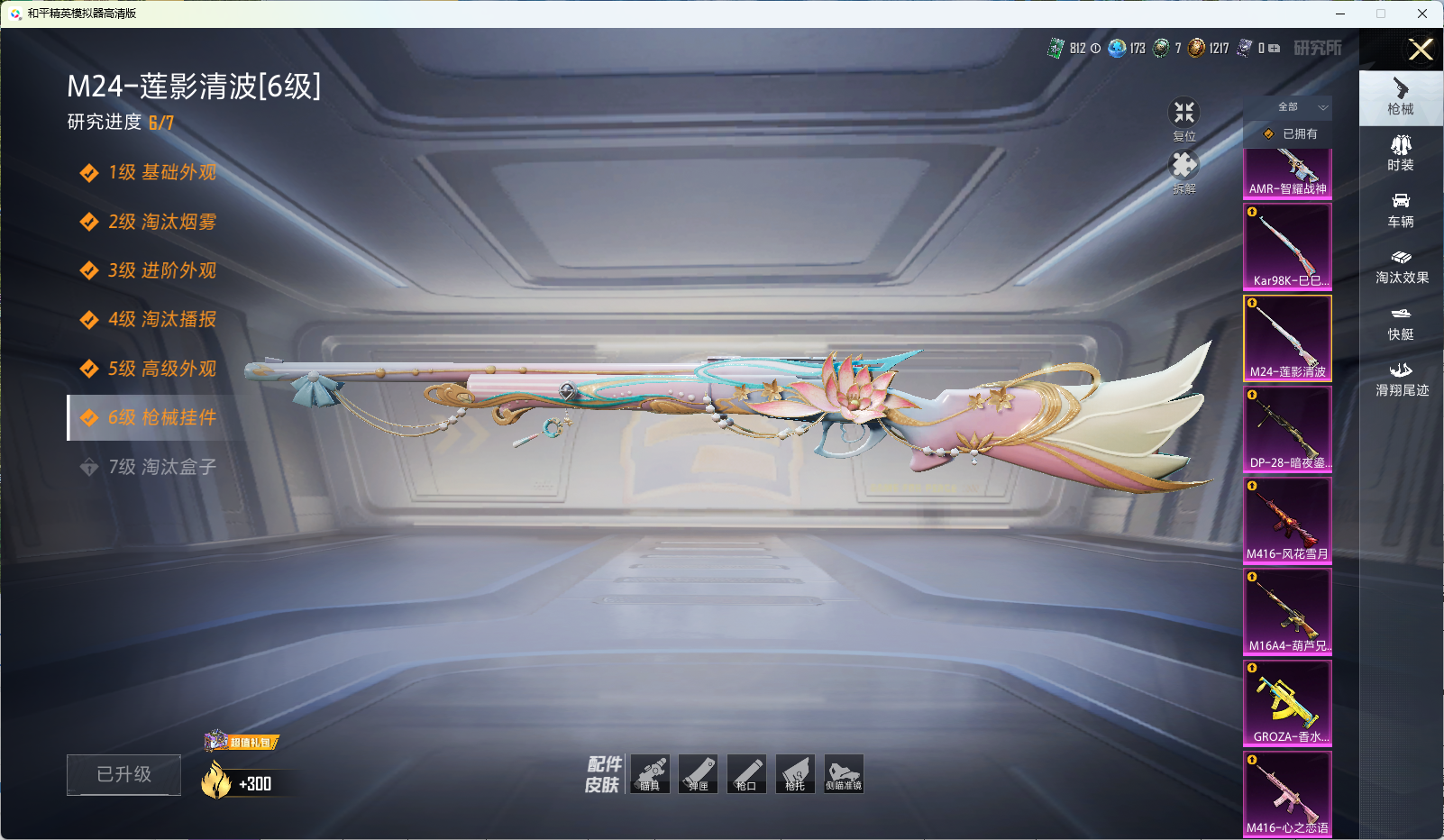The width and height of the screenshot is (1444, 840).
Task: Reset the view with 复位 button
Action: 1184,117
